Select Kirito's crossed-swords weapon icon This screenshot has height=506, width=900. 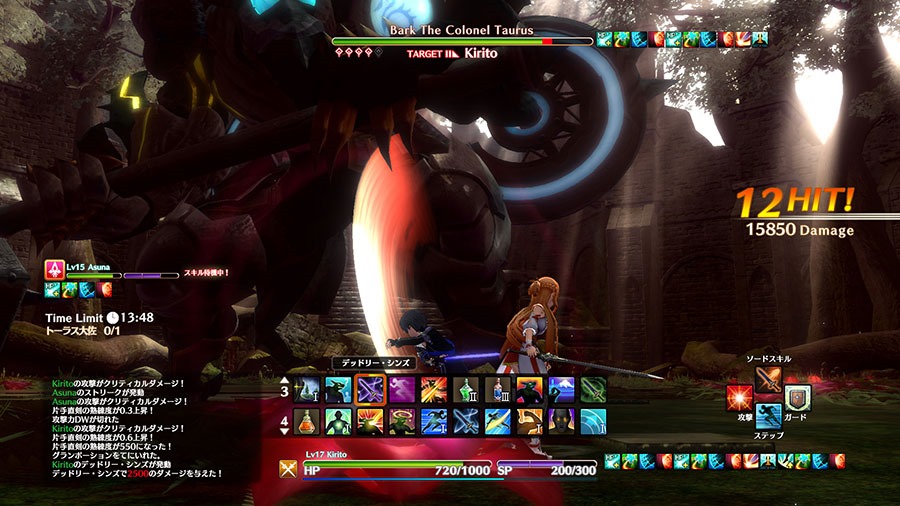(x=288, y=467)
